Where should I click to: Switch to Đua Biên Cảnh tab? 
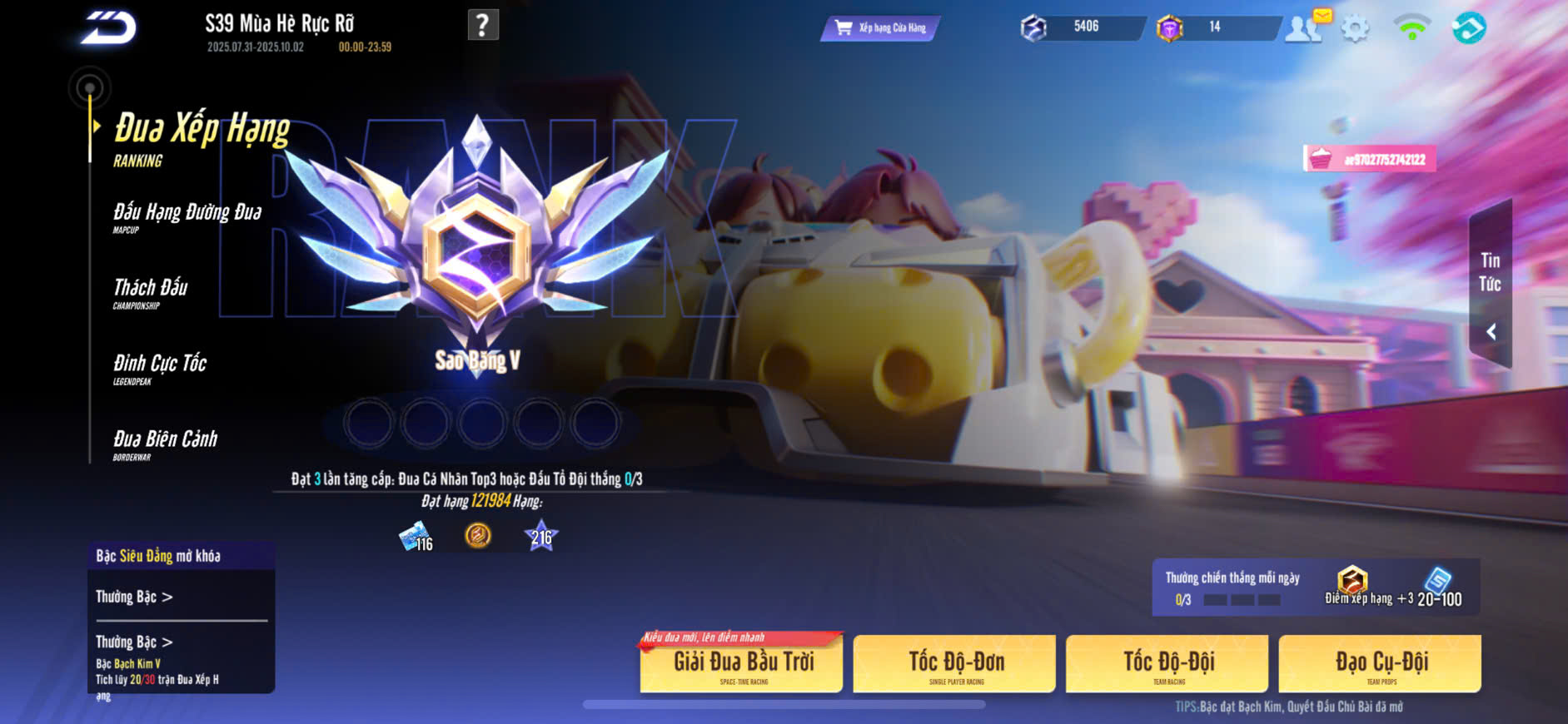tap(165, 444)
